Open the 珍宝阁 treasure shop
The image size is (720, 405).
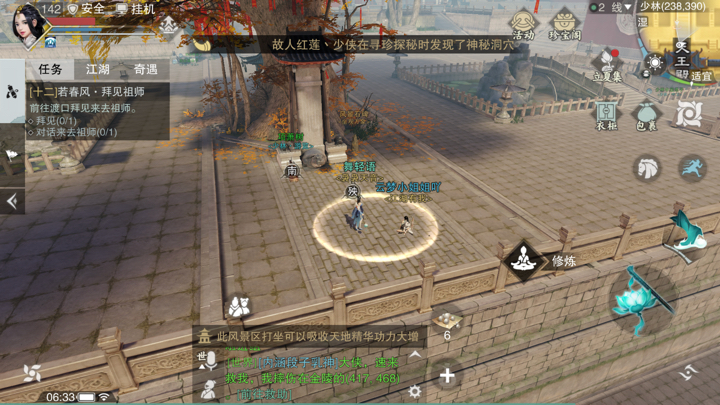coord(565,24)
